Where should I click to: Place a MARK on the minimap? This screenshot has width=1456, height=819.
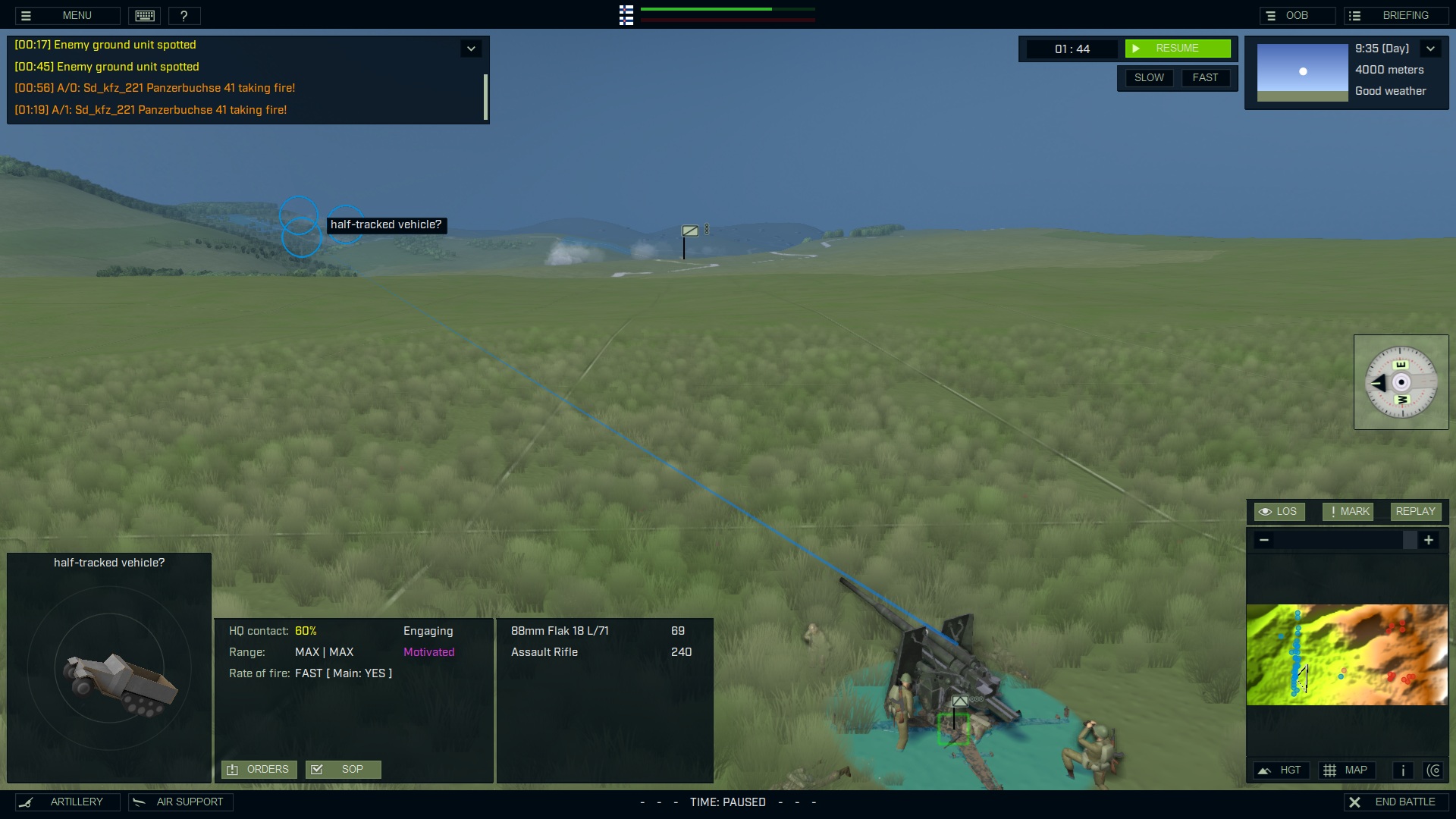1348,511
